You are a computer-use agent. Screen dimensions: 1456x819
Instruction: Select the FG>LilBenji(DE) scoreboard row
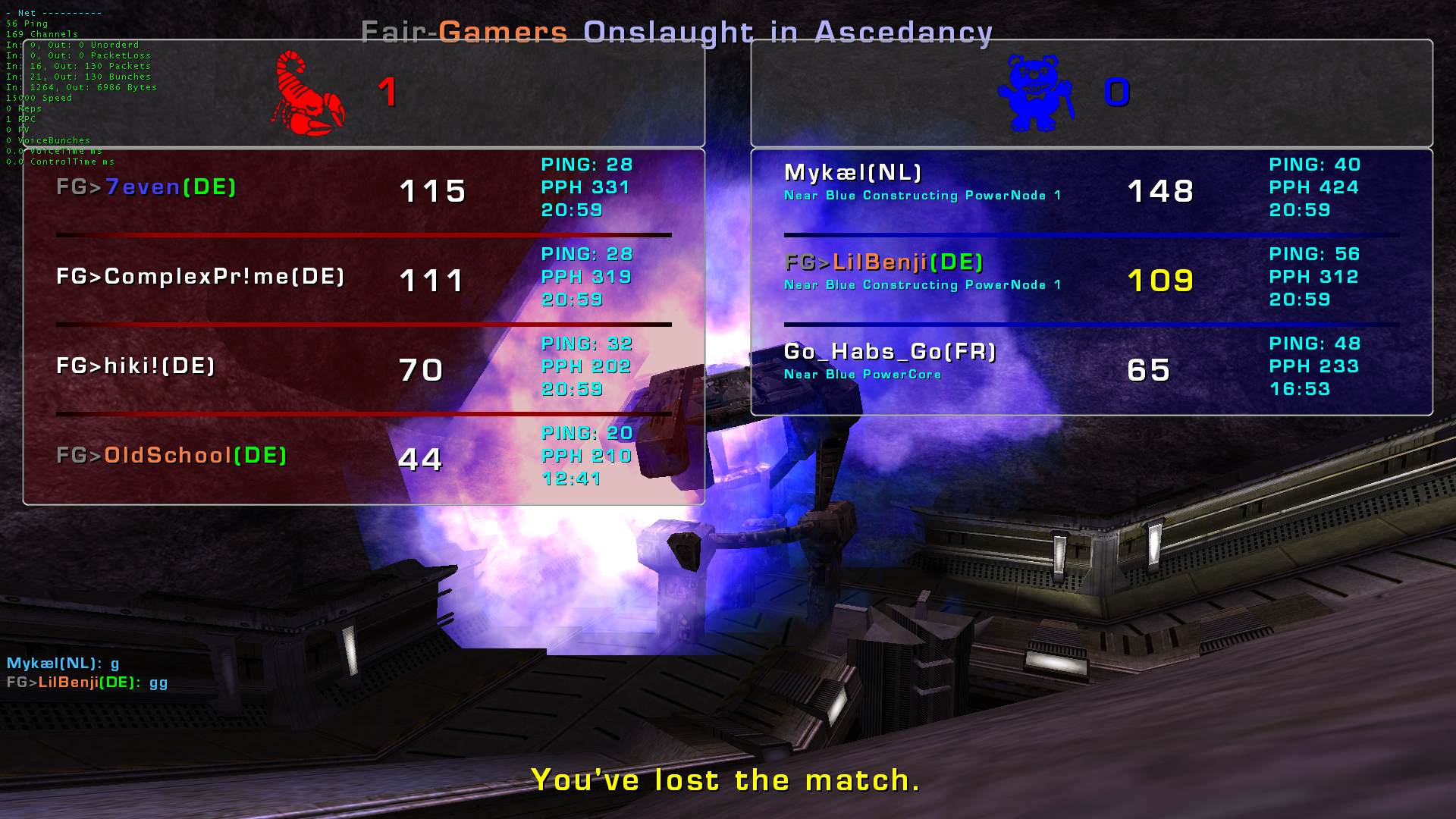[884, 262]
